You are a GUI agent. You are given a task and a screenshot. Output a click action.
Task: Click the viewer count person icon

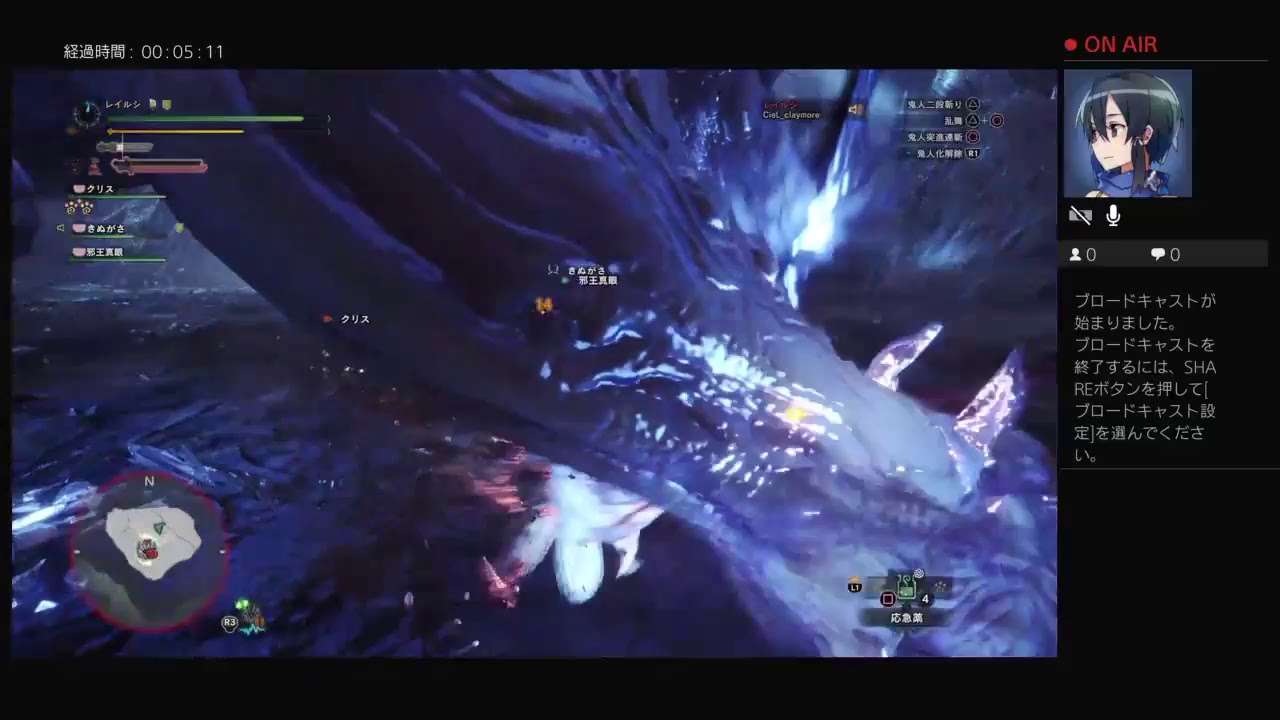(1074, 255)
